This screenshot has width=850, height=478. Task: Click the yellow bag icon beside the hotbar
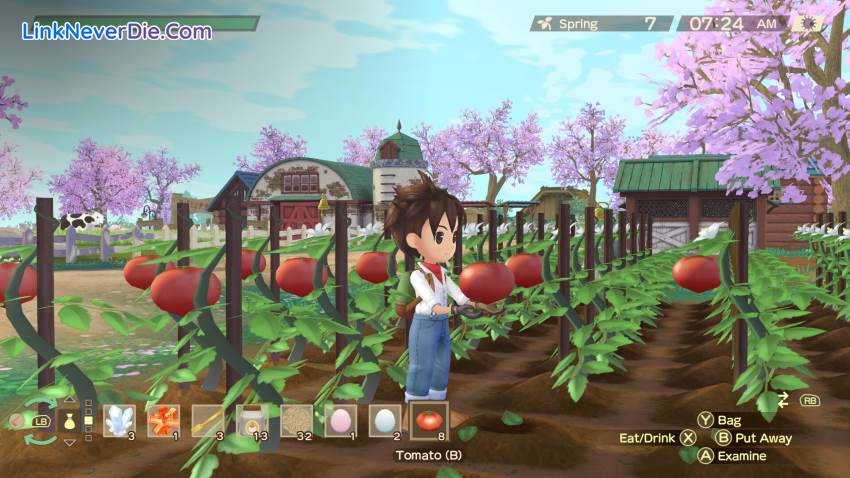69,421
